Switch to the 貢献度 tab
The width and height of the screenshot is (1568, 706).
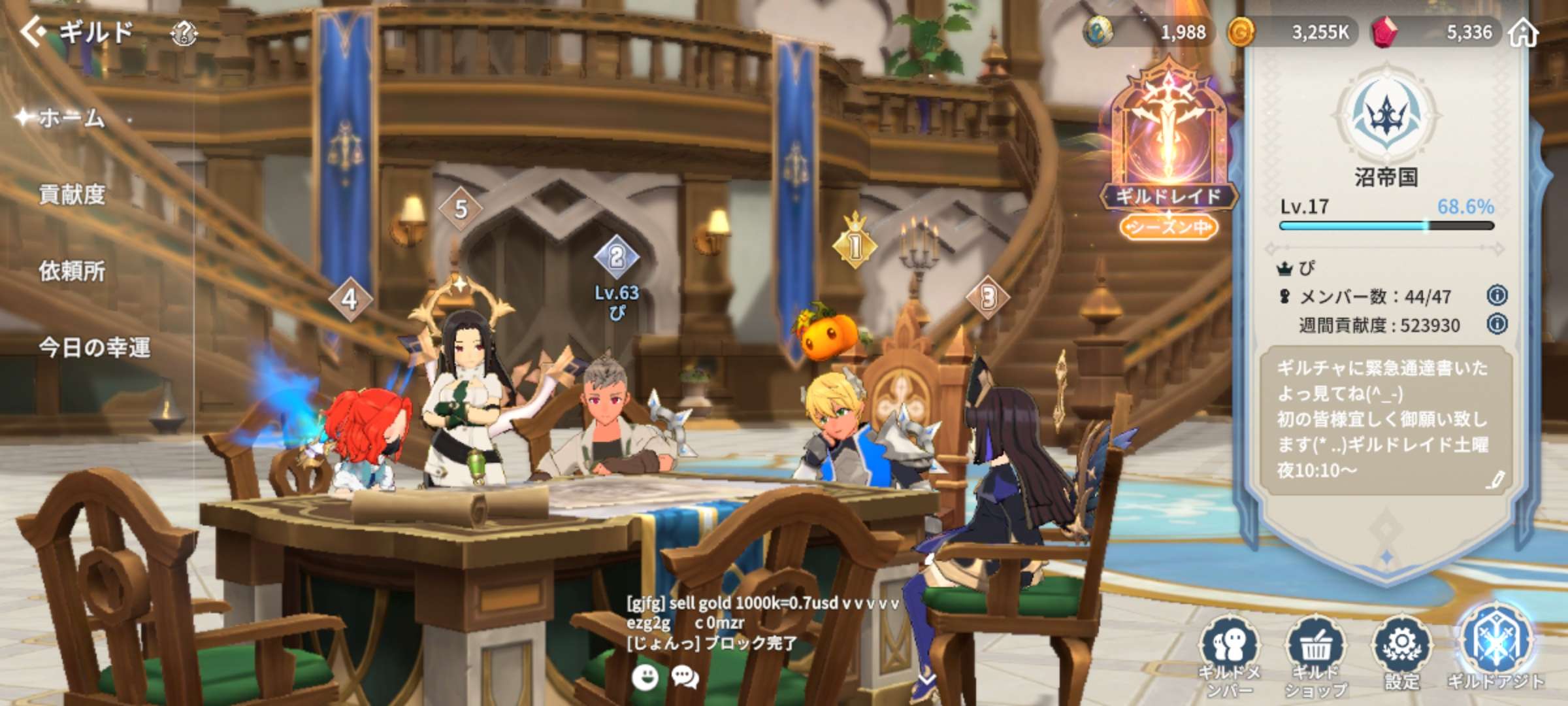point(72,194)
